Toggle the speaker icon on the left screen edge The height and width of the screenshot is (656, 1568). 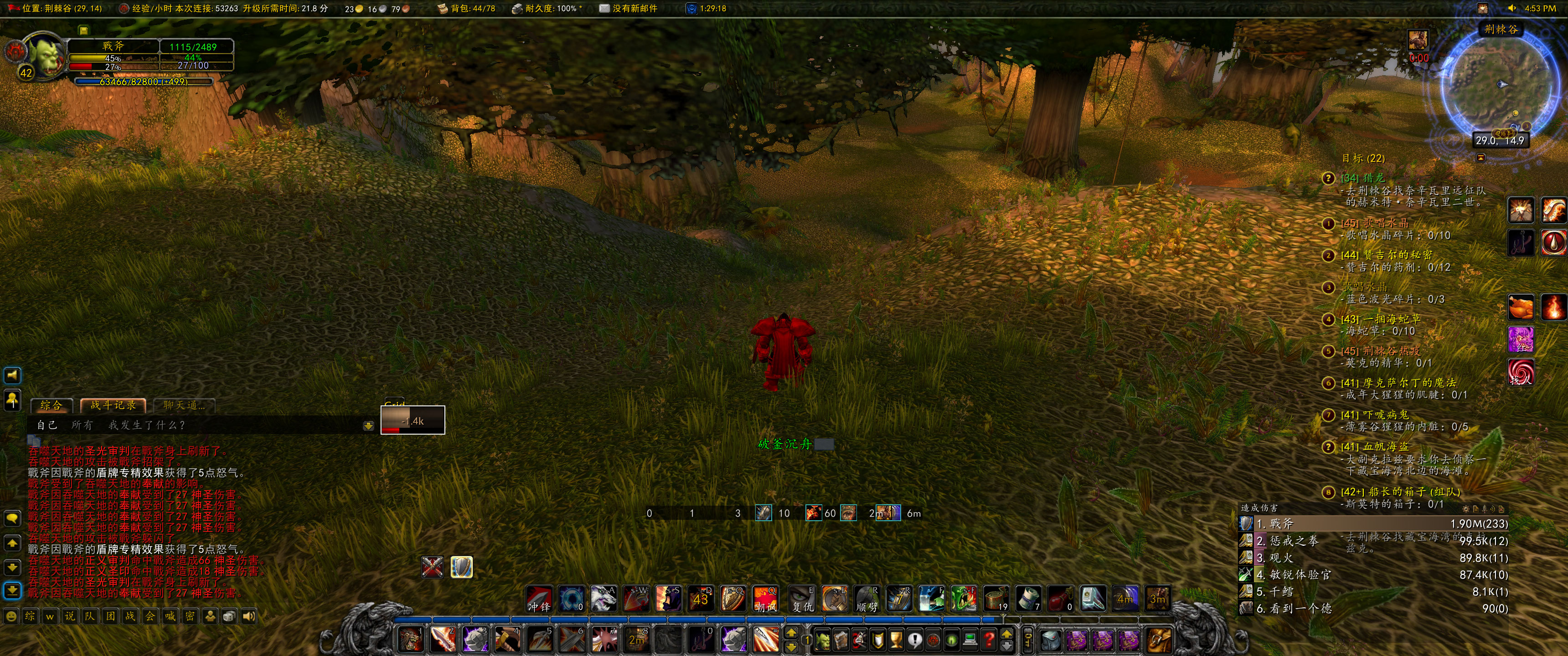[11, 375]
